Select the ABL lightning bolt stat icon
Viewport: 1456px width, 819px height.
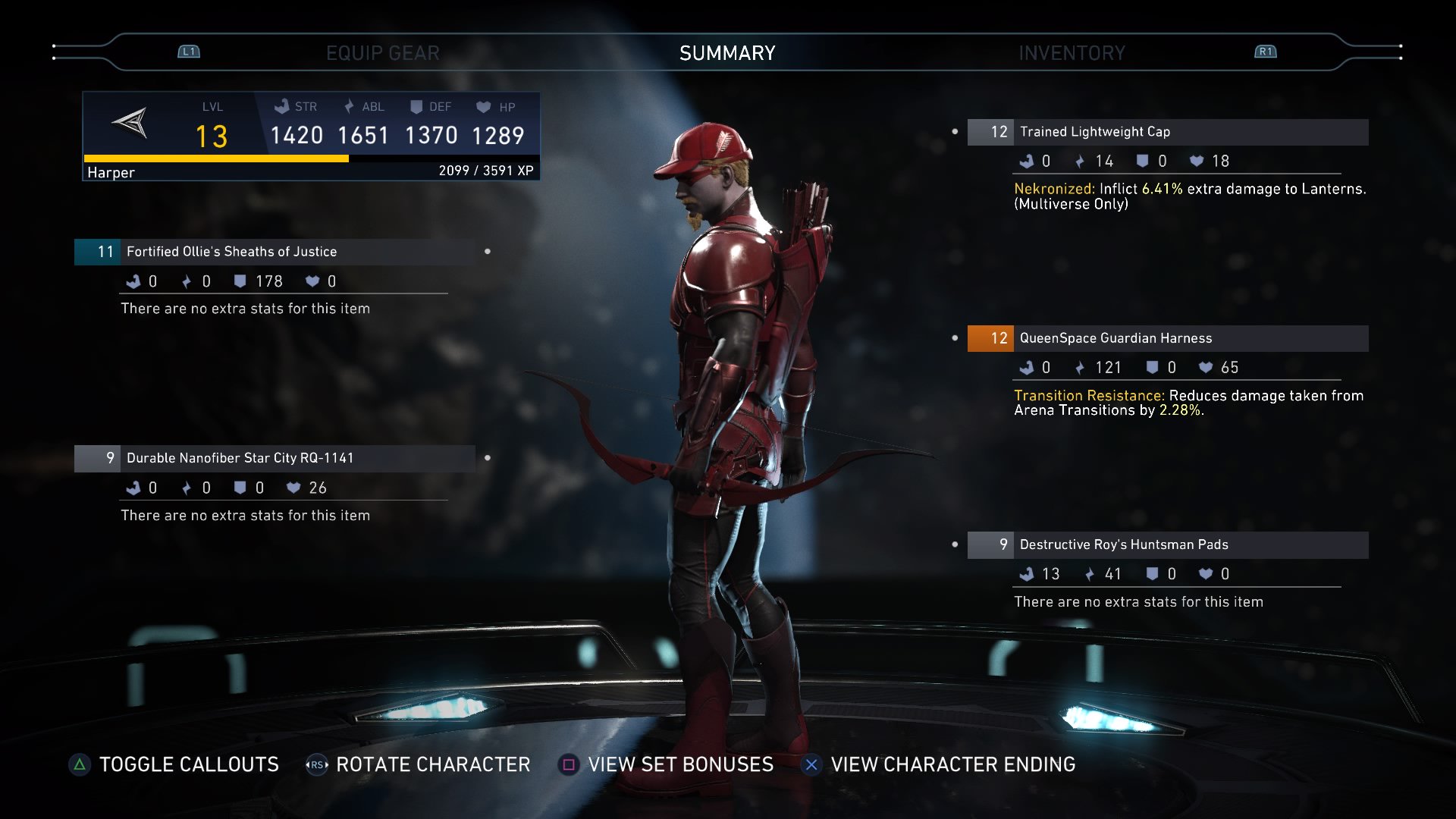point(349,106)
